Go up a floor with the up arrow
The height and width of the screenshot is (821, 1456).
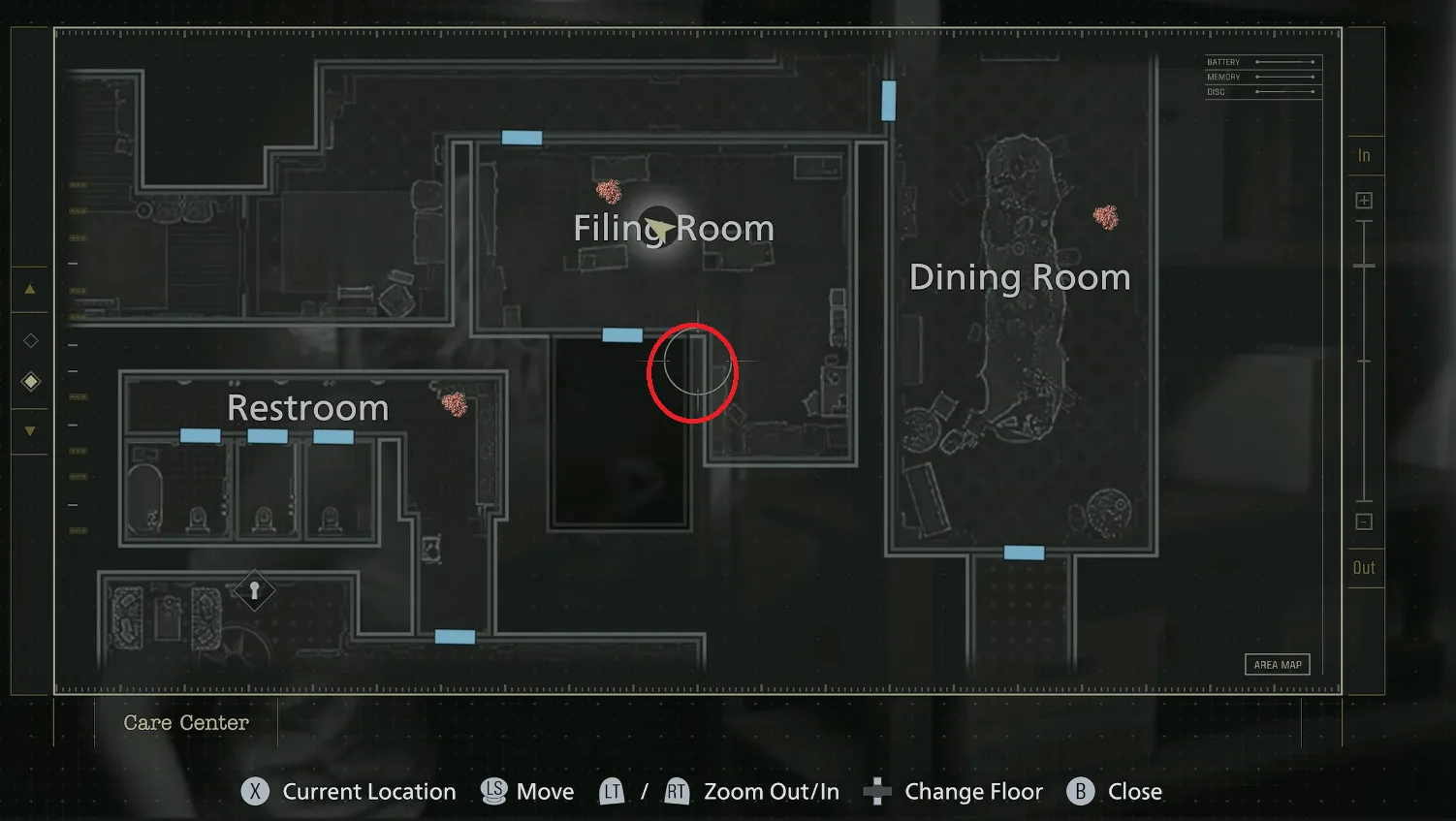click(x=30, y=289)
